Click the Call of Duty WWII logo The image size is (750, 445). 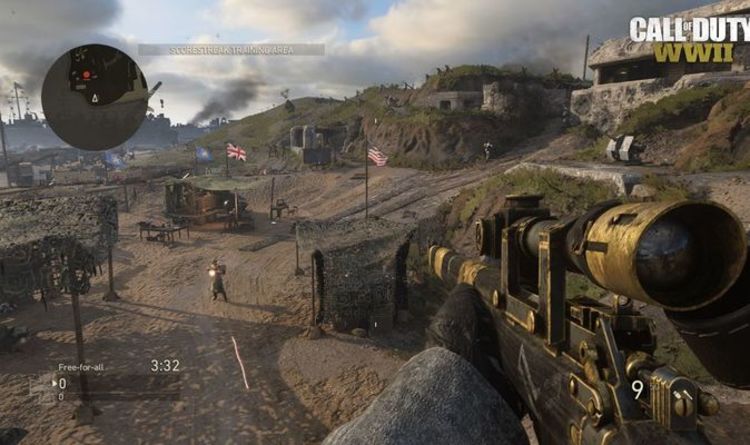[690, 39]
